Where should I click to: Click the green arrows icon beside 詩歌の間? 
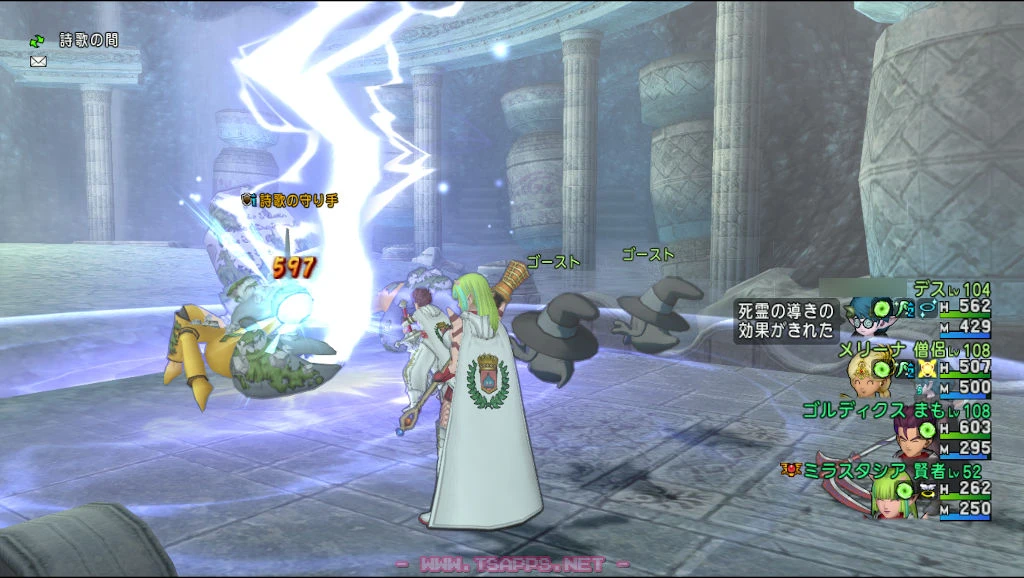(39, 41)
